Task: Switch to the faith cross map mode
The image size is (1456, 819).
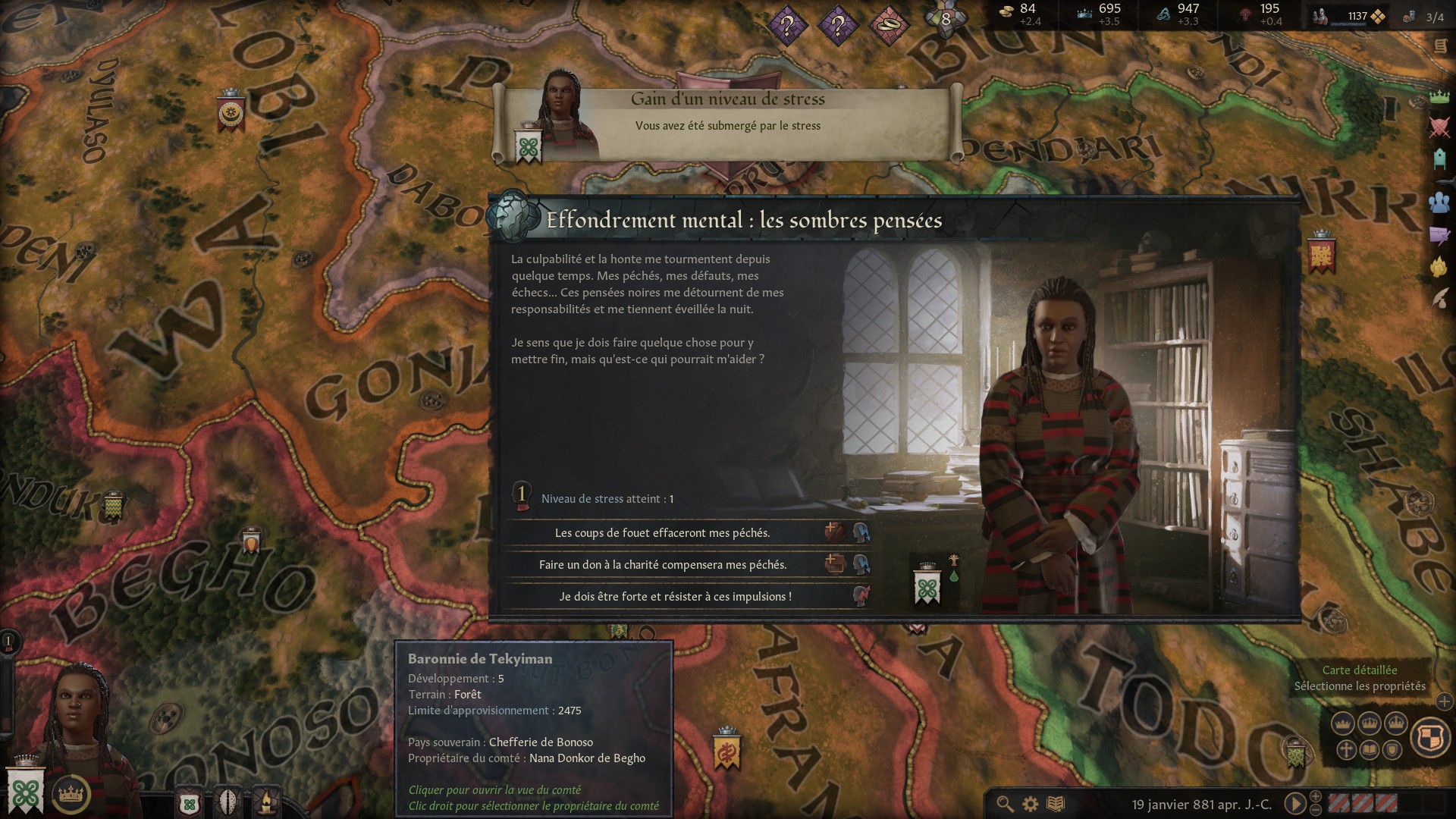Action: point(1346,751)
